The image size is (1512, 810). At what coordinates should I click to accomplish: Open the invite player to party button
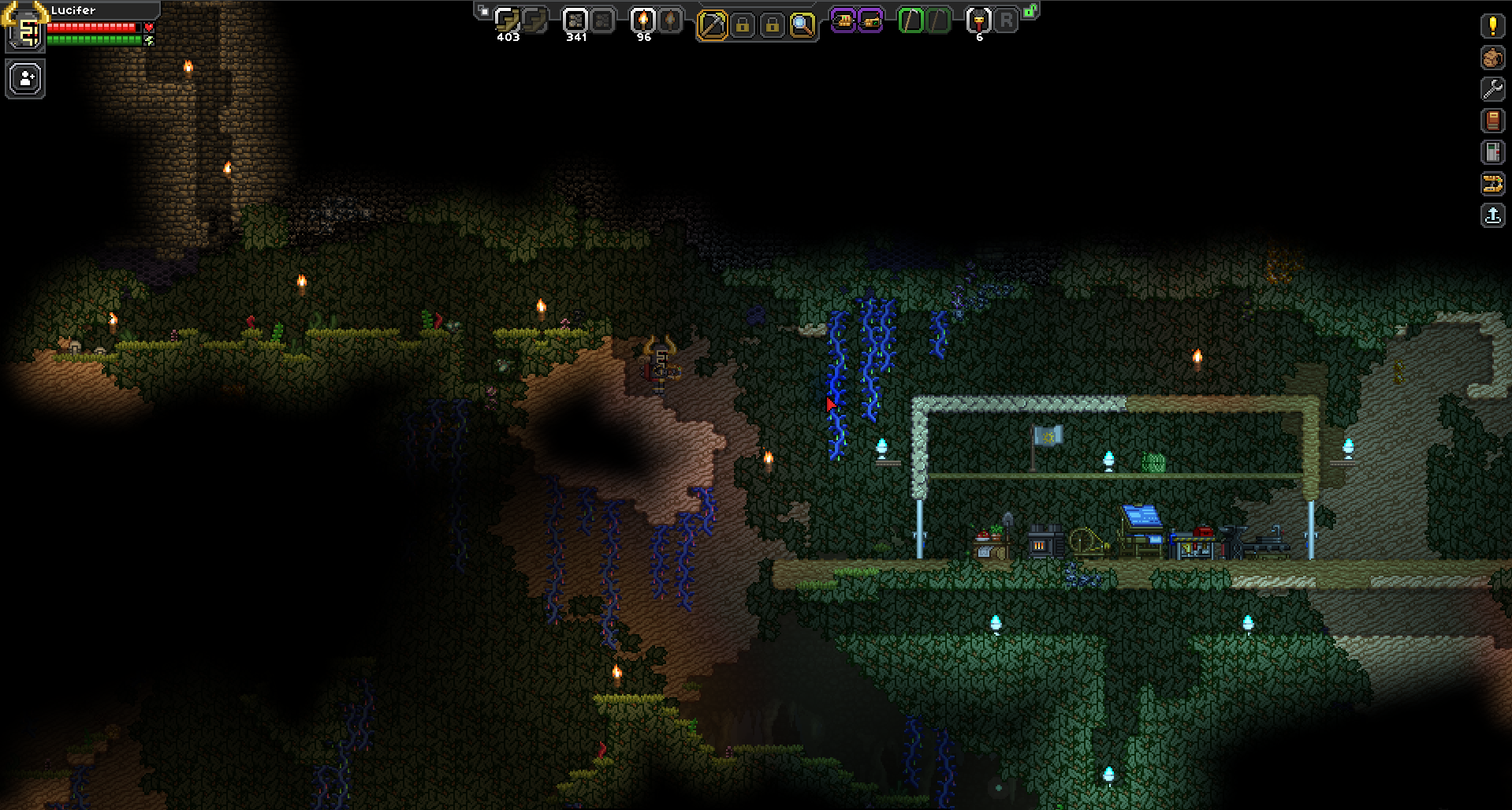point(26,80)
